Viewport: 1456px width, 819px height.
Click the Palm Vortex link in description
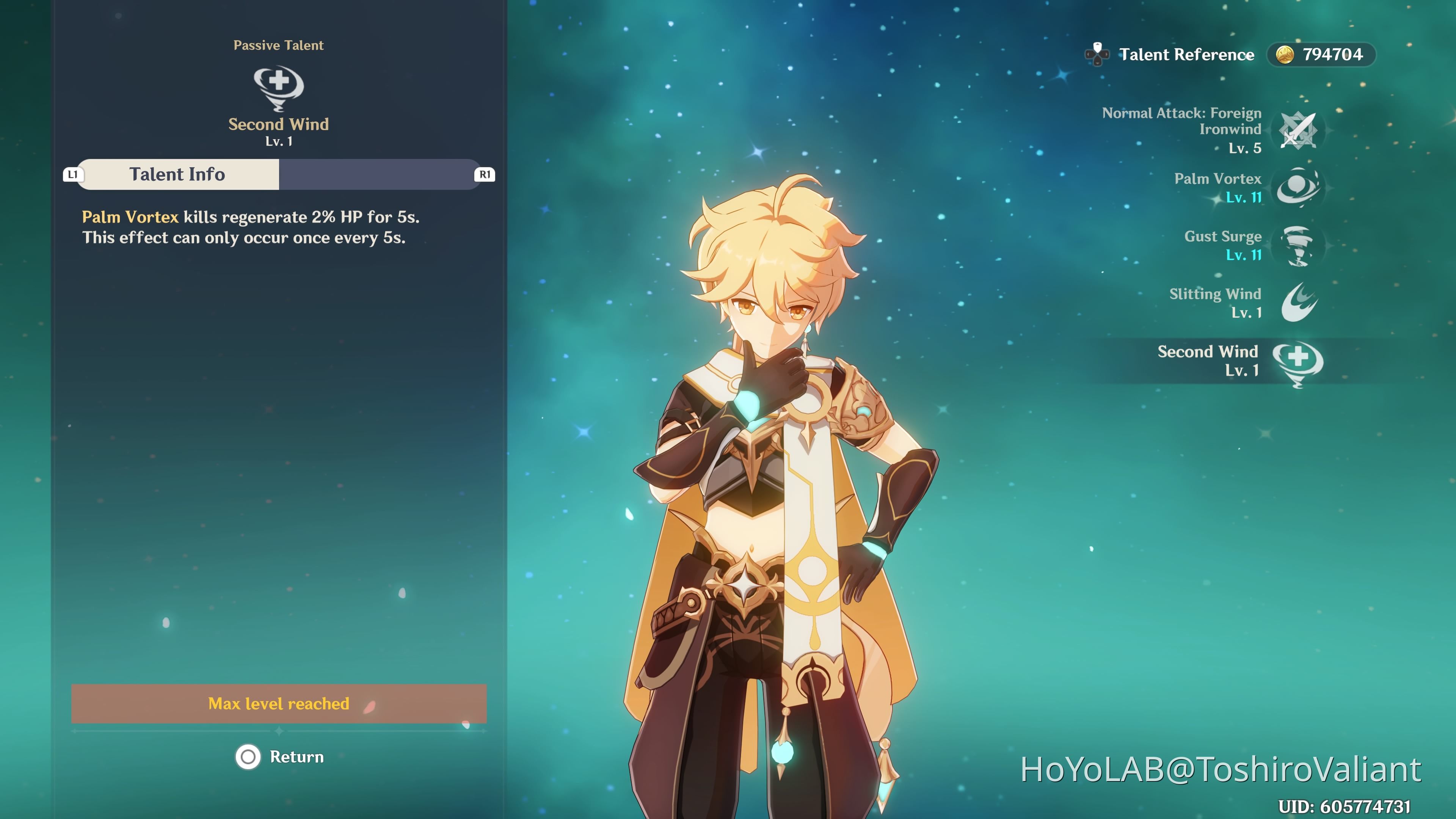(130, 217)
